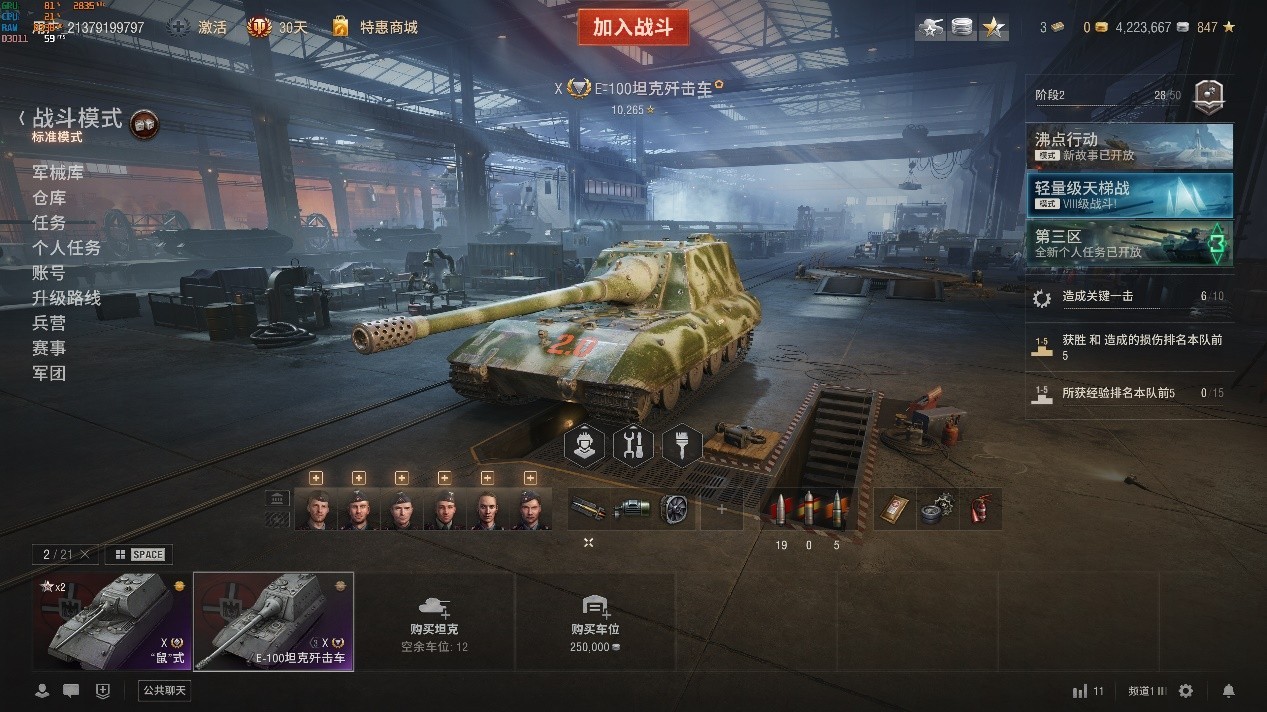1267x712 pixels.
Task: Open the notification bell
Action: (x=1229, y=691)
